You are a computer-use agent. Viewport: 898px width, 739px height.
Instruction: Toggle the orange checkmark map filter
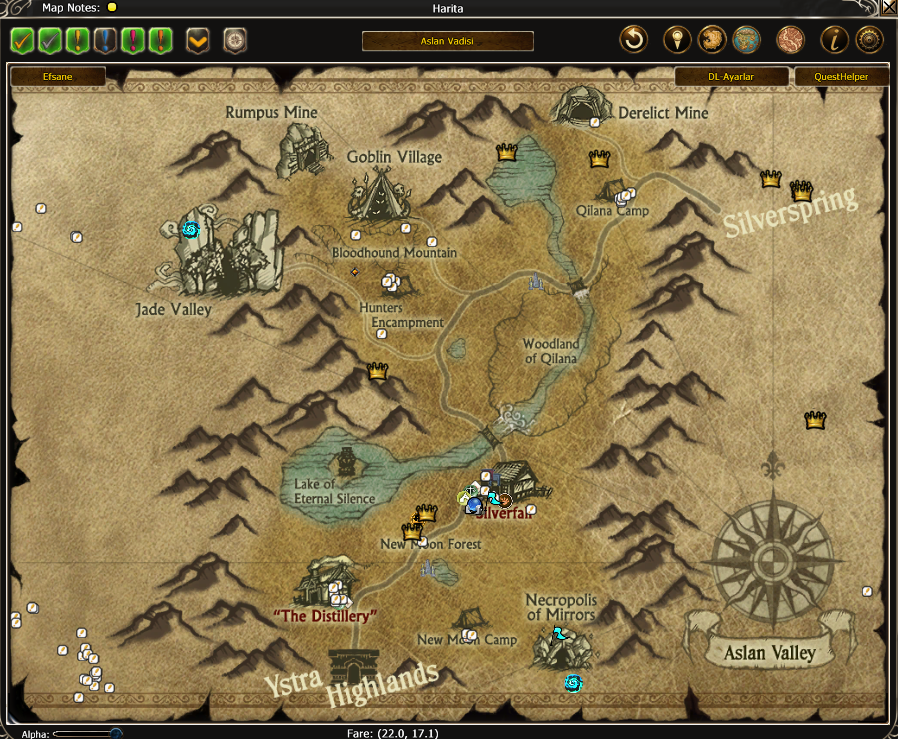click(22, 41)
